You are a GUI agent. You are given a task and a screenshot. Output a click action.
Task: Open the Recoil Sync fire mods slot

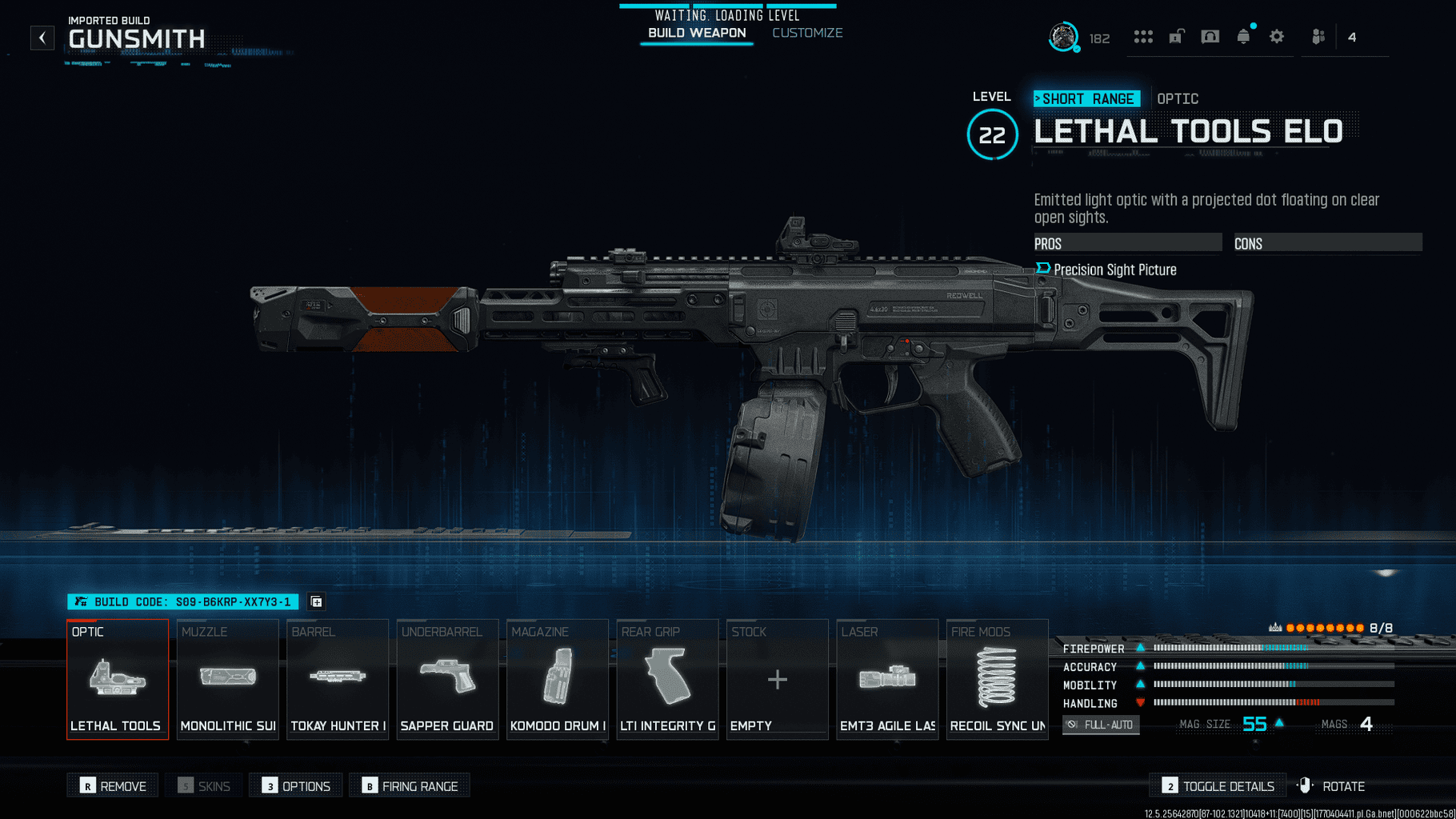997,679
